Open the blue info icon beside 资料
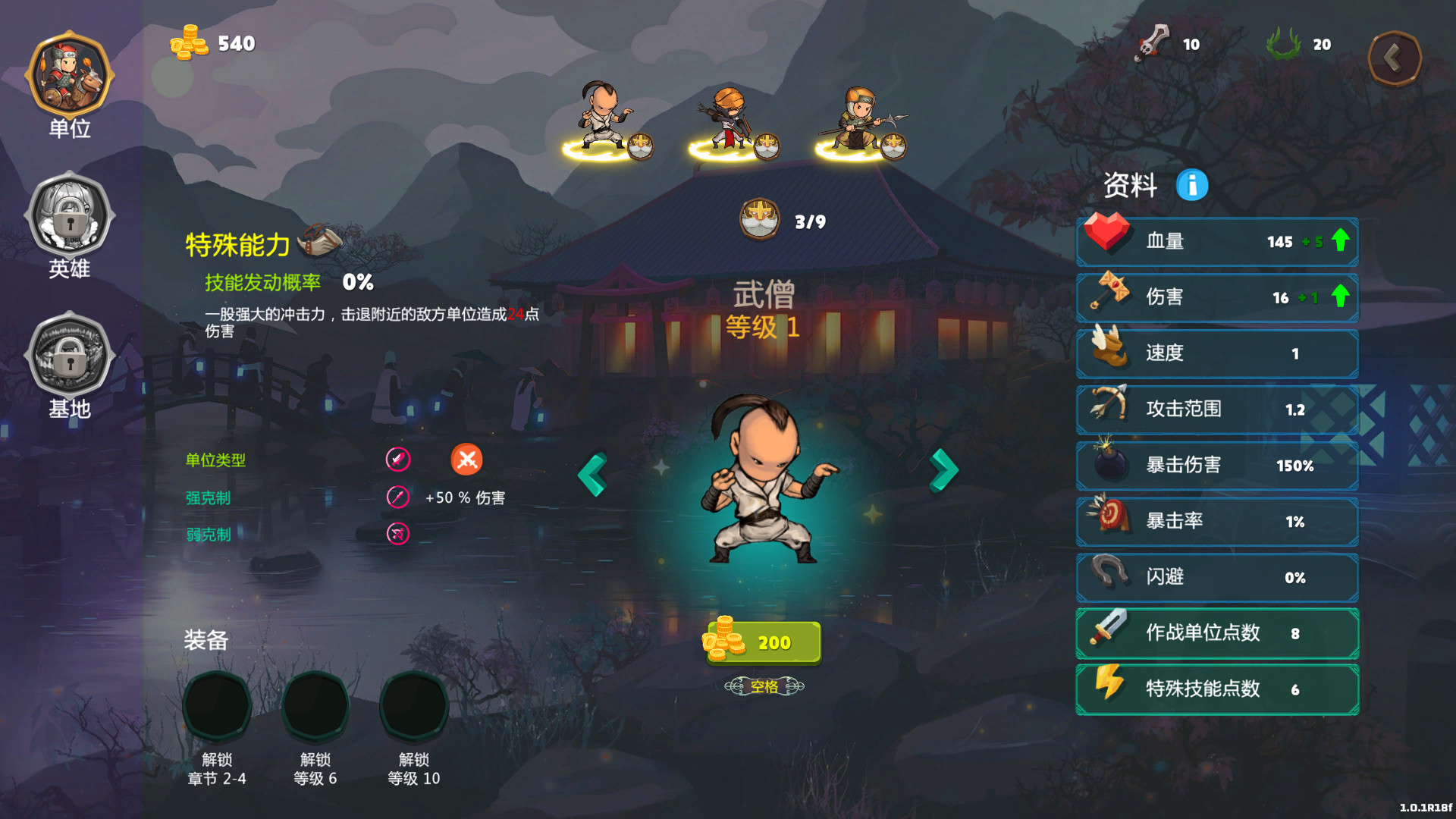The width and height of the screenshot is (1456, 819). [1191, 185]
